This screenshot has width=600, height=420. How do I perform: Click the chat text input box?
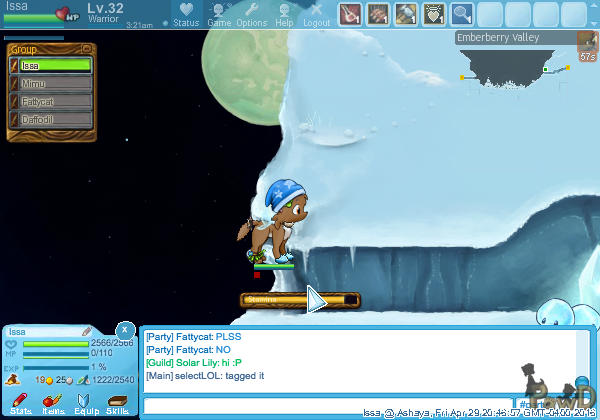coord(328,406)
